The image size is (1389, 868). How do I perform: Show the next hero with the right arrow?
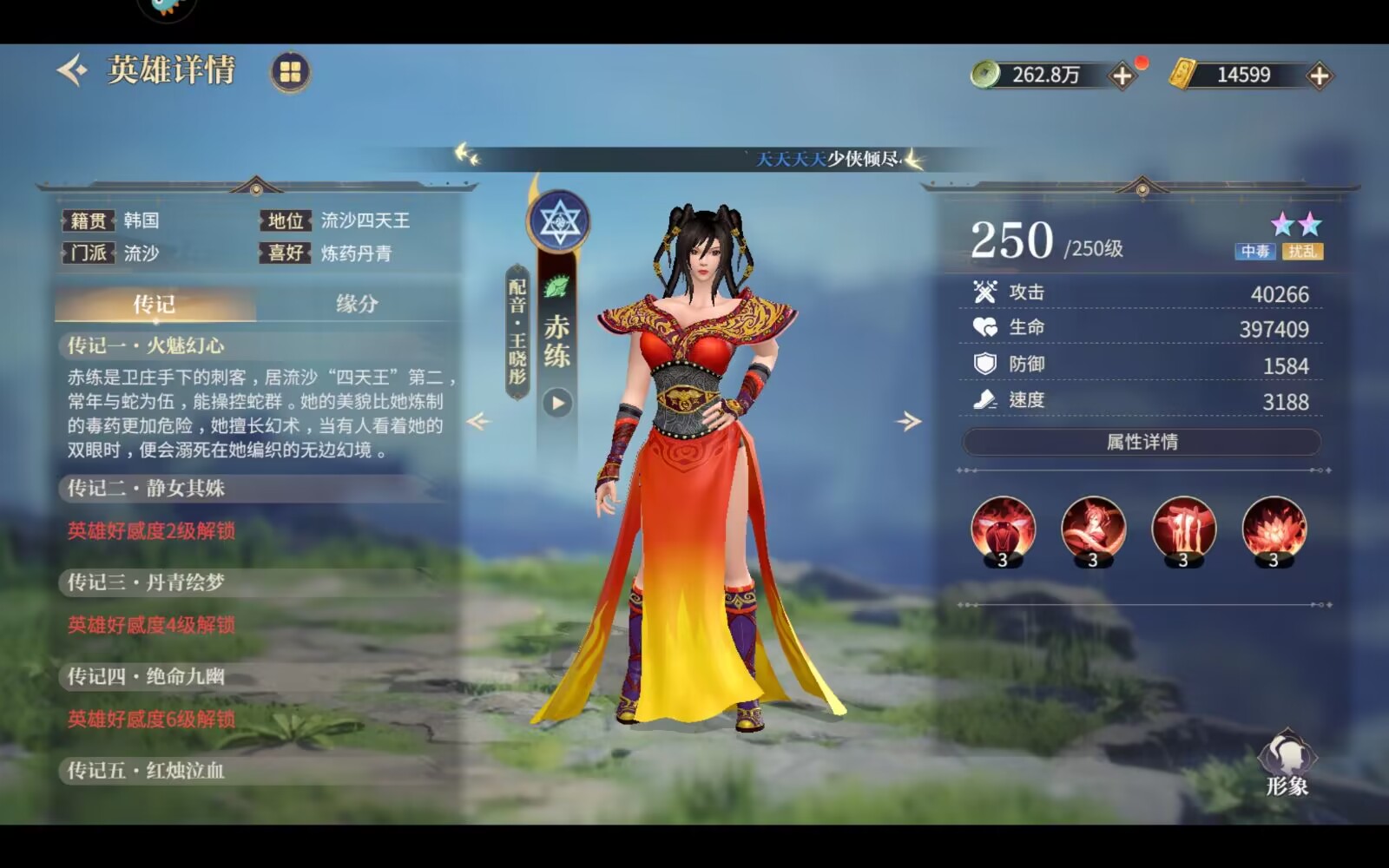[908, 422]
